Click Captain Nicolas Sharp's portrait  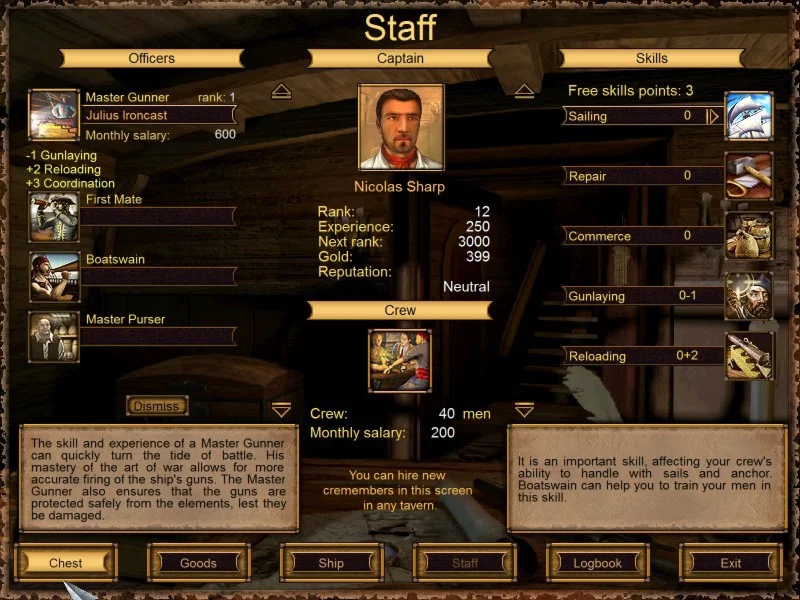401,127
